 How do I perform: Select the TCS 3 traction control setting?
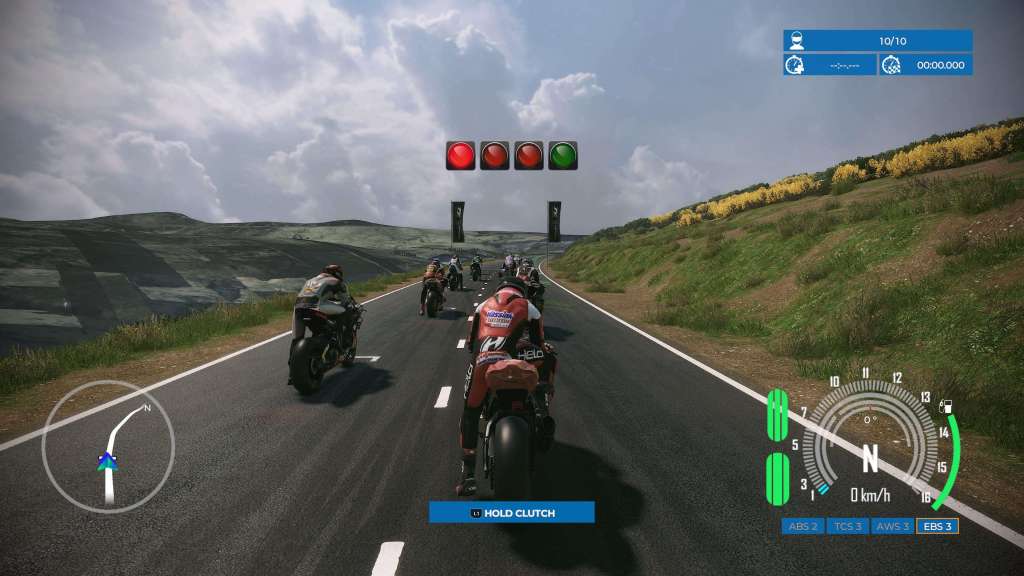click(847, 526)
